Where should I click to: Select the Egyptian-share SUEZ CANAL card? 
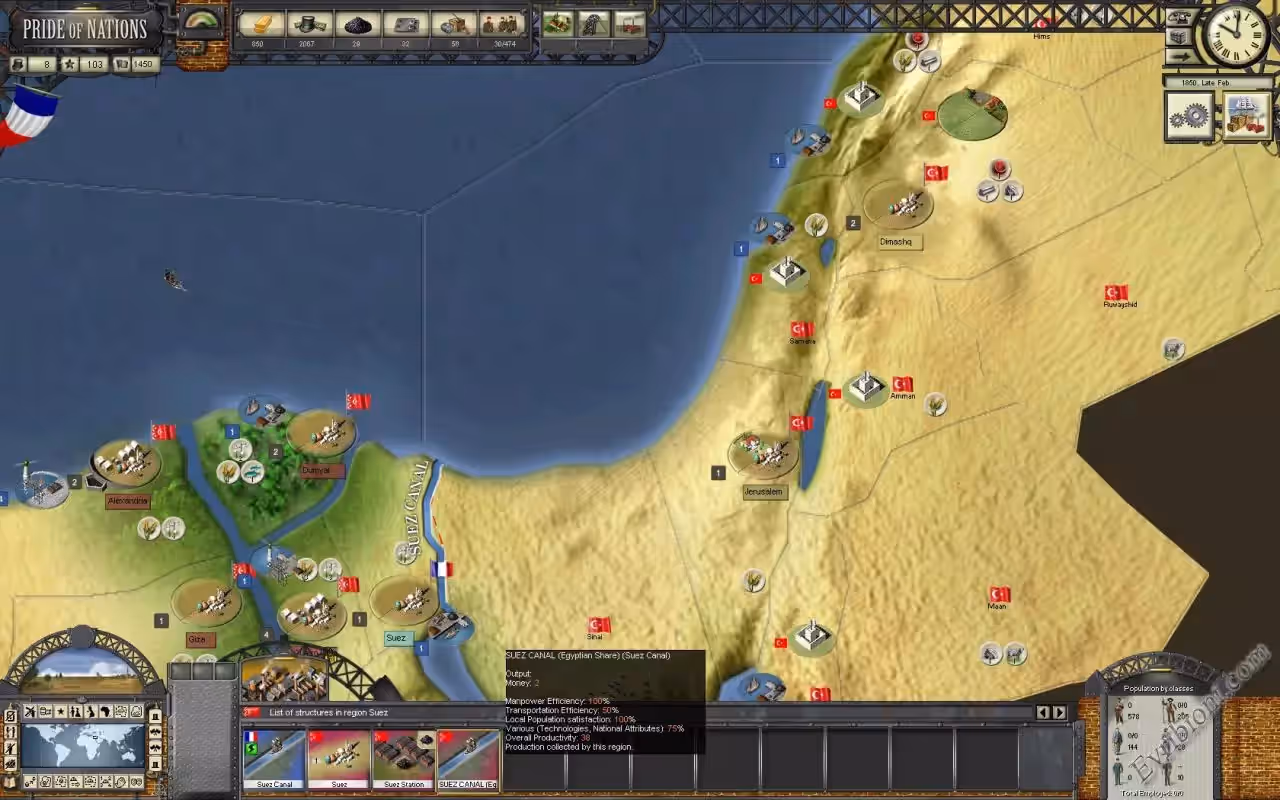click(469, 759)
